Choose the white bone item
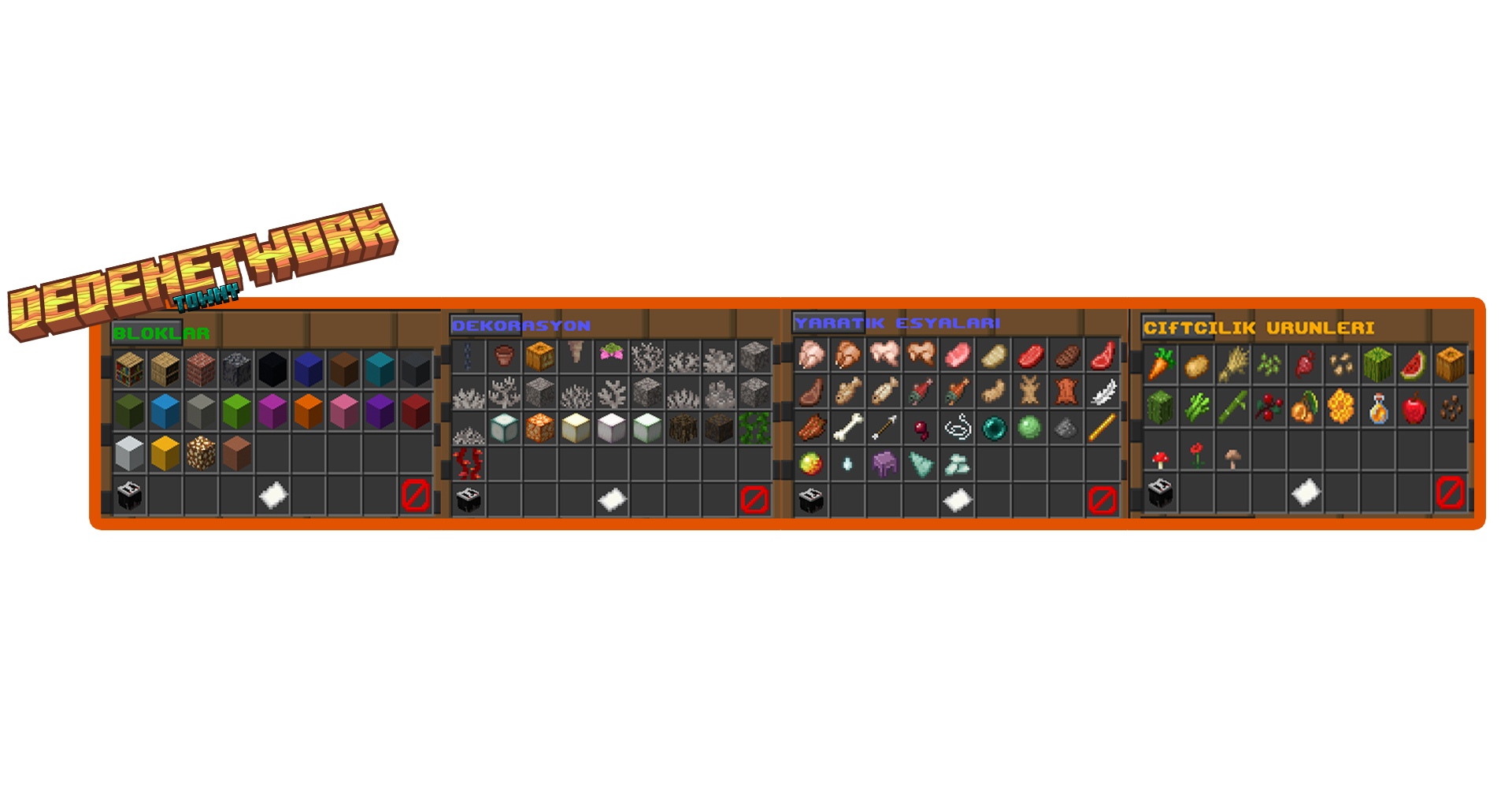The height and width of the screenshot is (795, 1512). tap(848, 428)
